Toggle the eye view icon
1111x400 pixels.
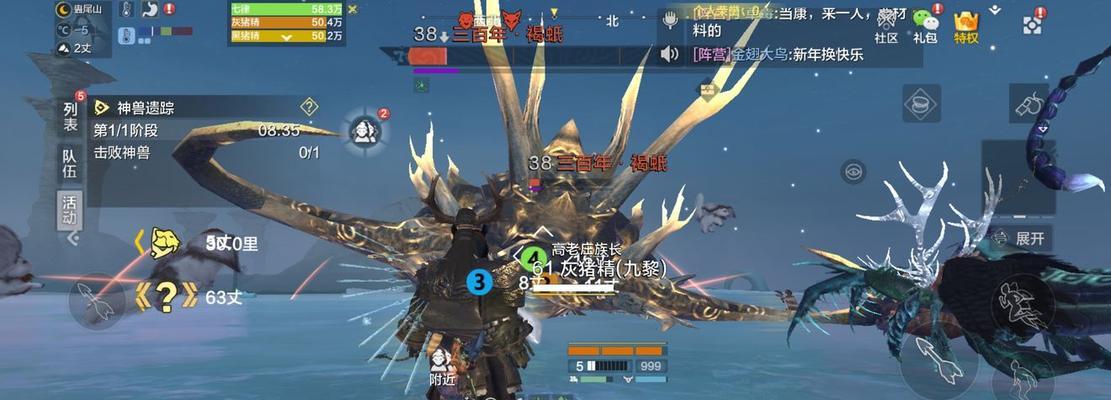[853, 171]
